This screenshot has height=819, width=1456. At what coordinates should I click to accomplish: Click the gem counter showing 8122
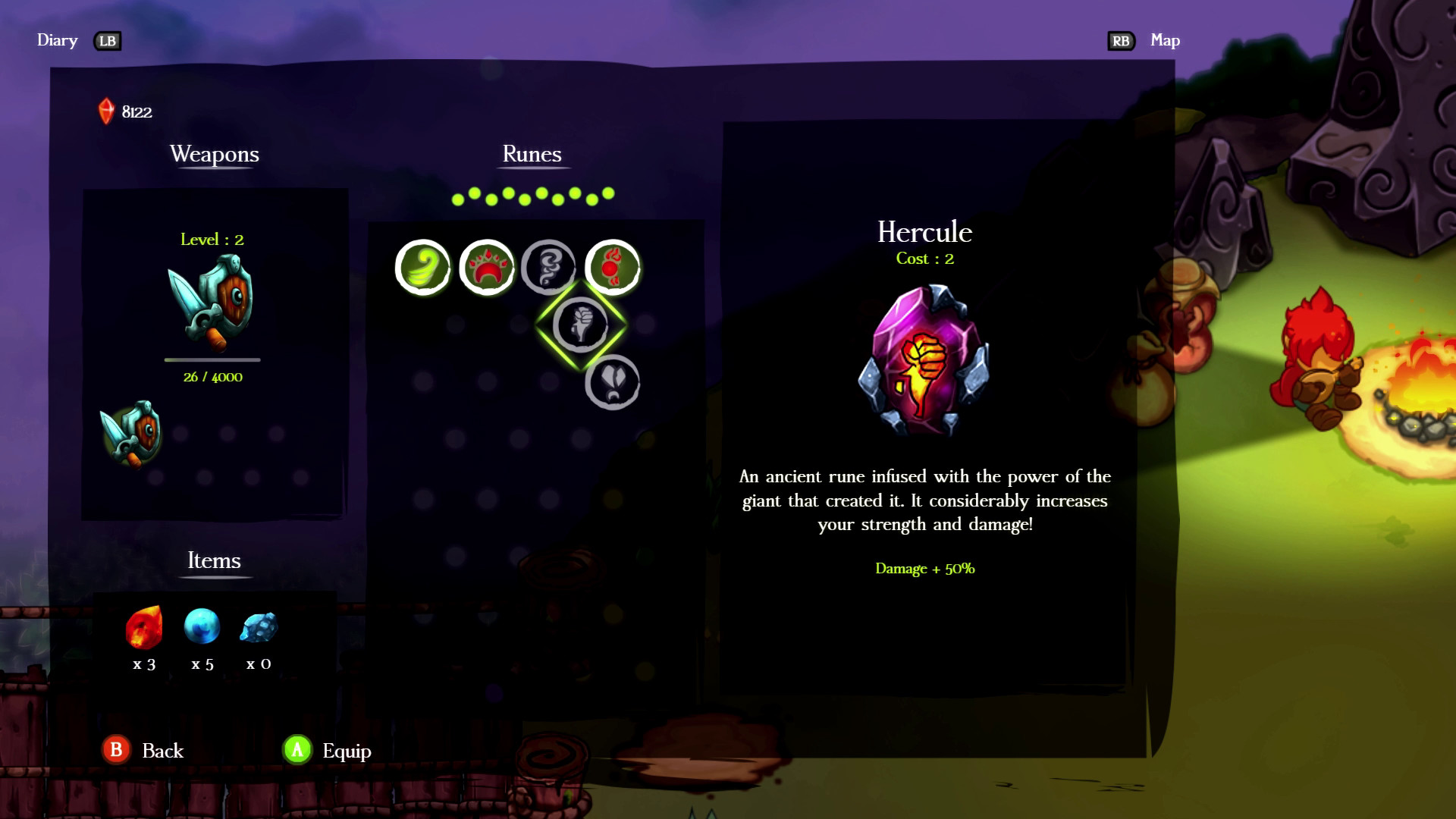tap(124, 111)
